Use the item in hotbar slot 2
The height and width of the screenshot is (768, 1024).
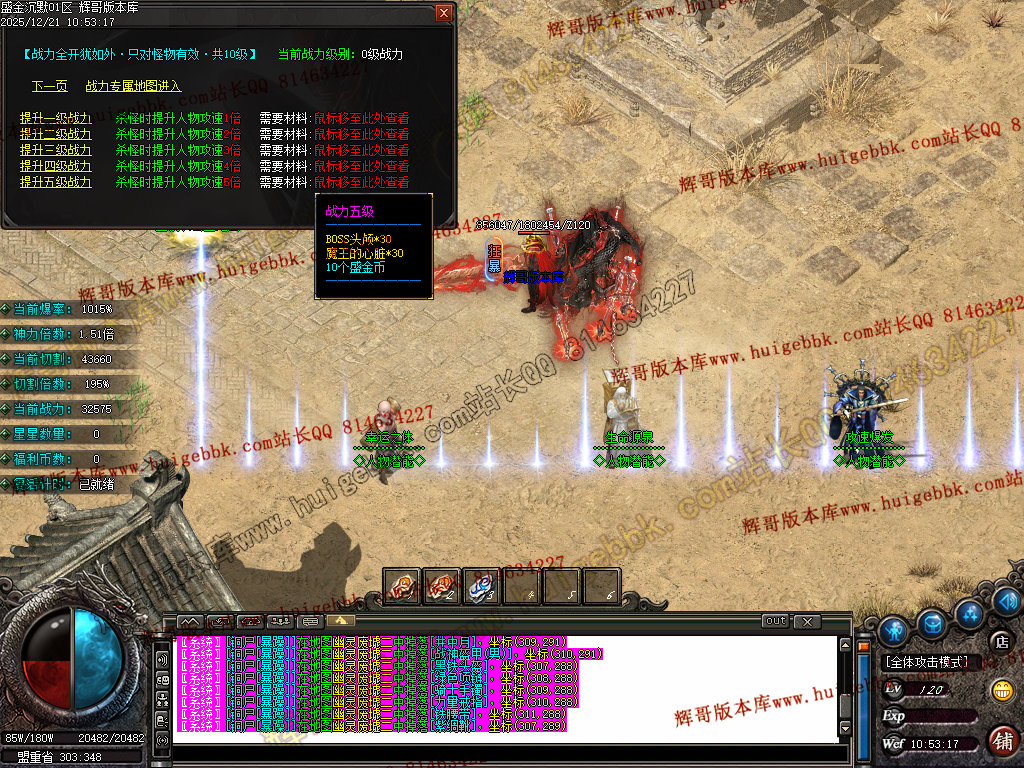441,587
